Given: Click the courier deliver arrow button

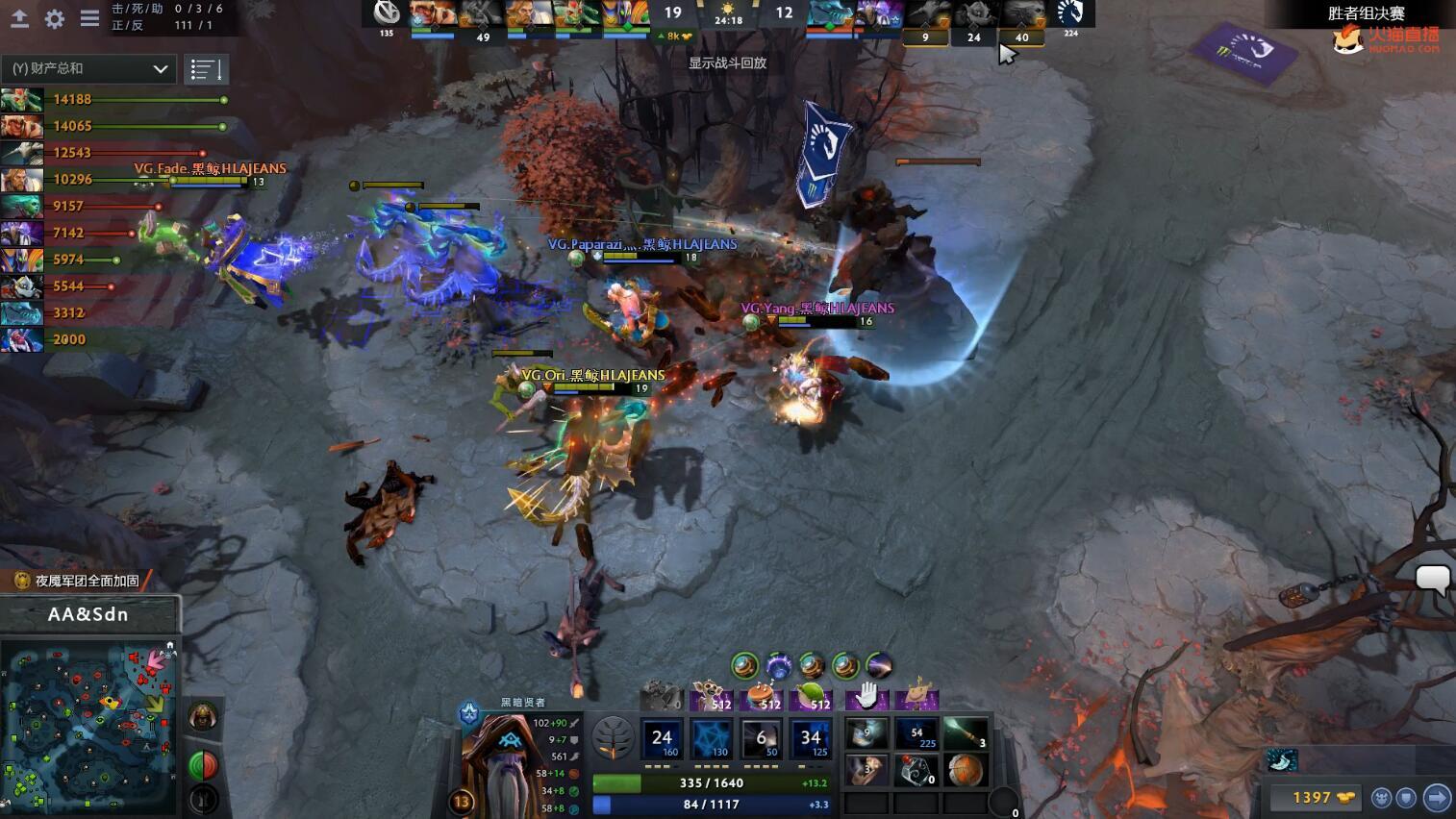Looking at the screenshot, I should [x=1436, y=797].
